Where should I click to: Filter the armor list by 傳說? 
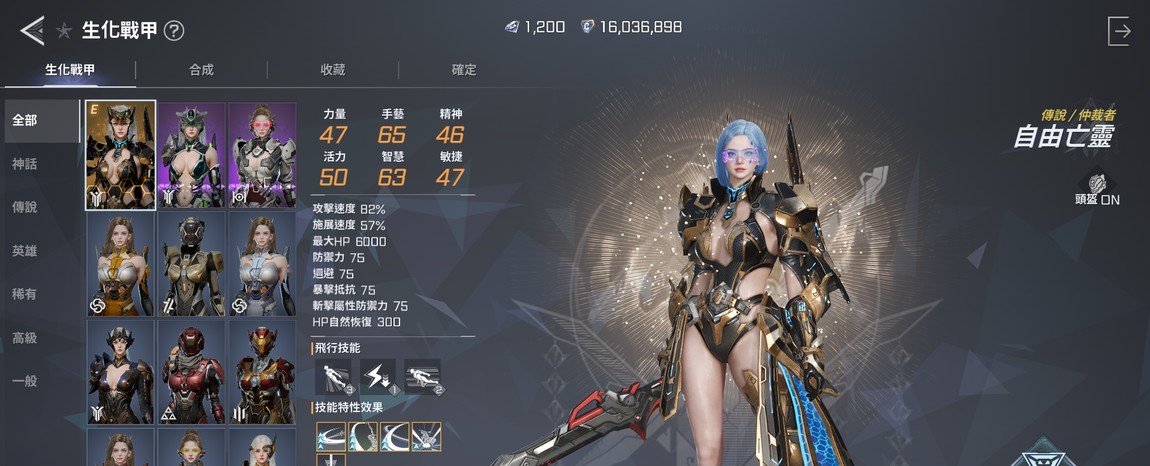[x=25, y=207]
